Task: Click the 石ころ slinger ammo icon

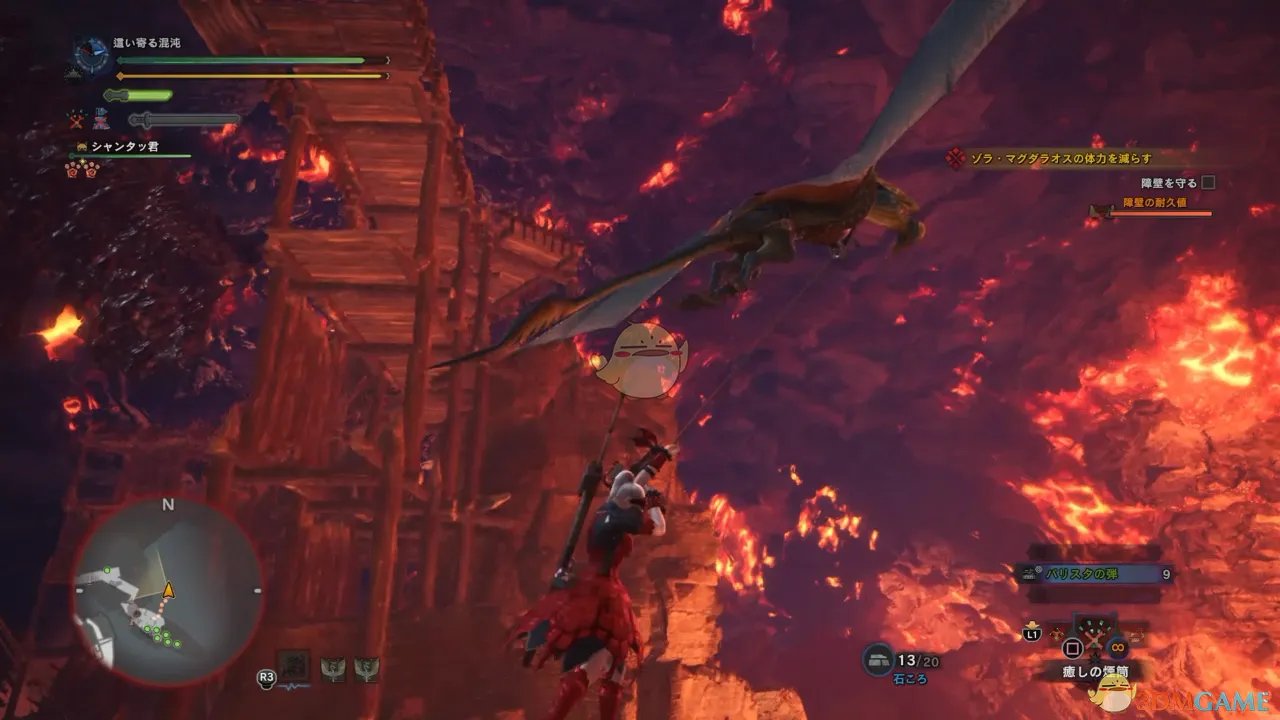Action: point(877,659)
